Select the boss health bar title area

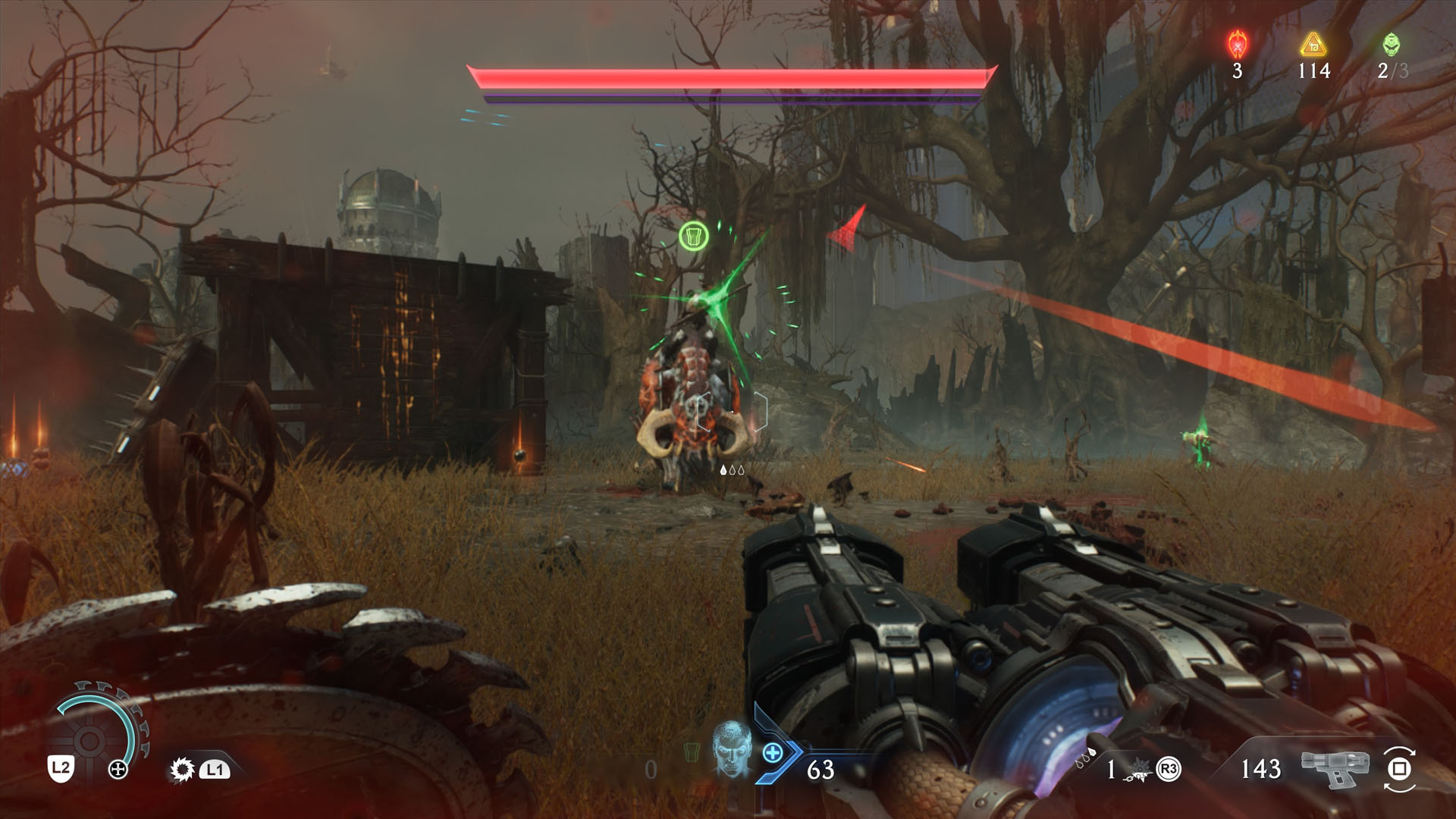[x=732, y=77]
